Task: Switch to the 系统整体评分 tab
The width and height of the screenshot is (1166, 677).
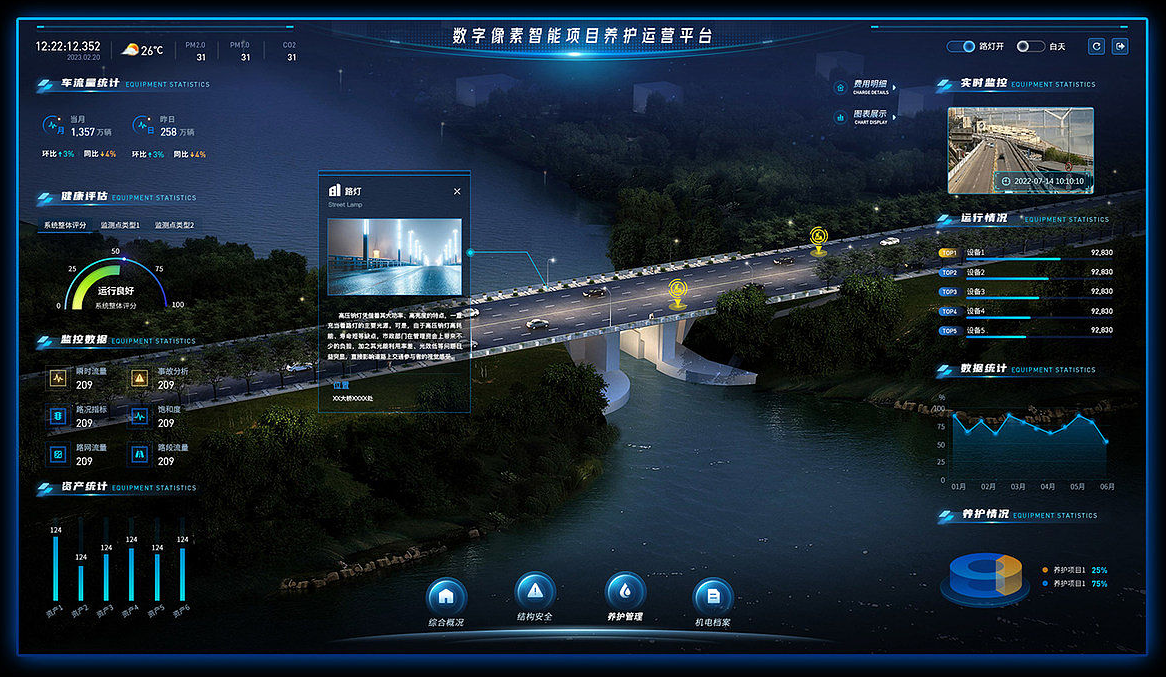Action: (65, 225)
